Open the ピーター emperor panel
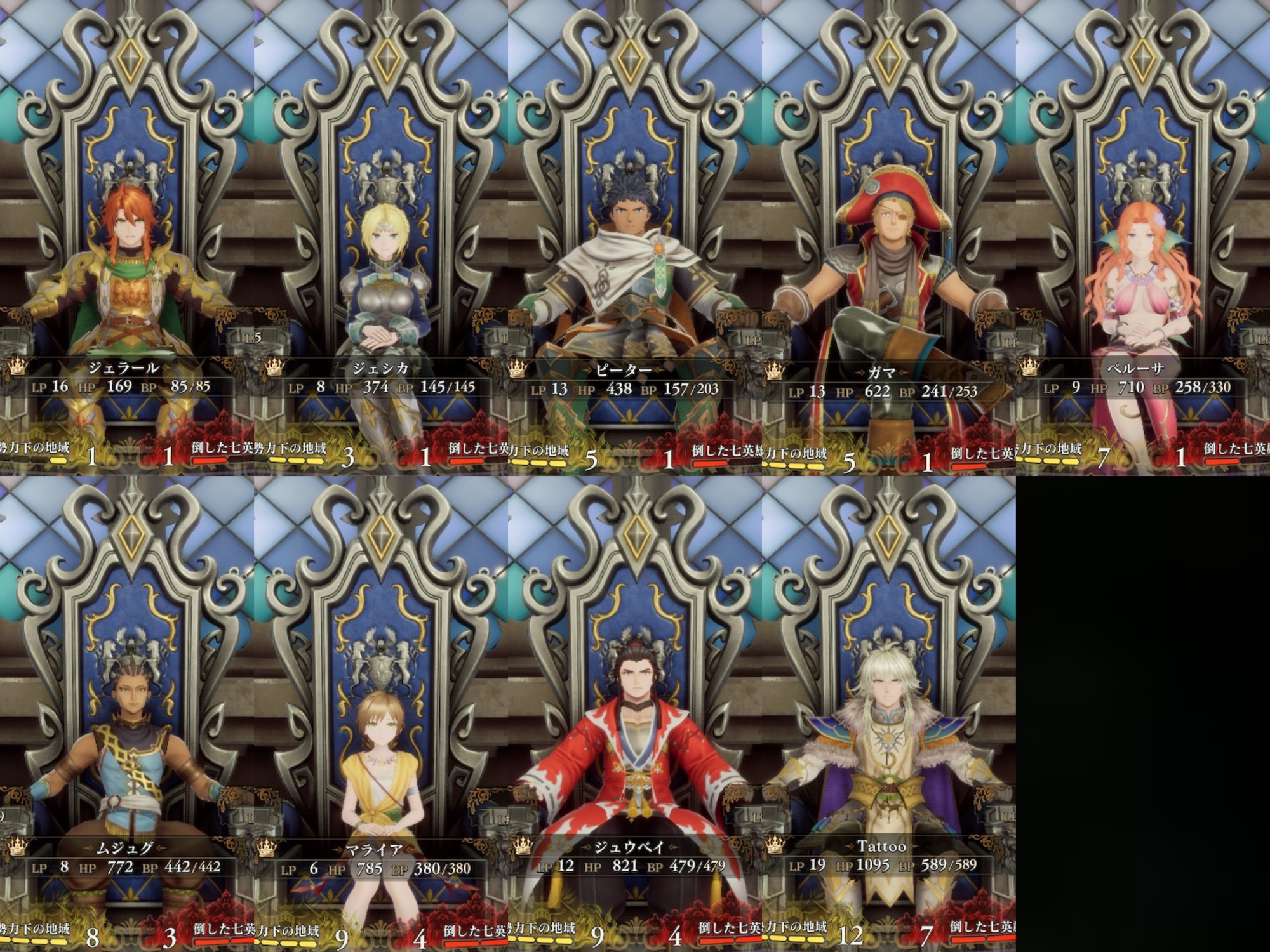 coord(635,238)
